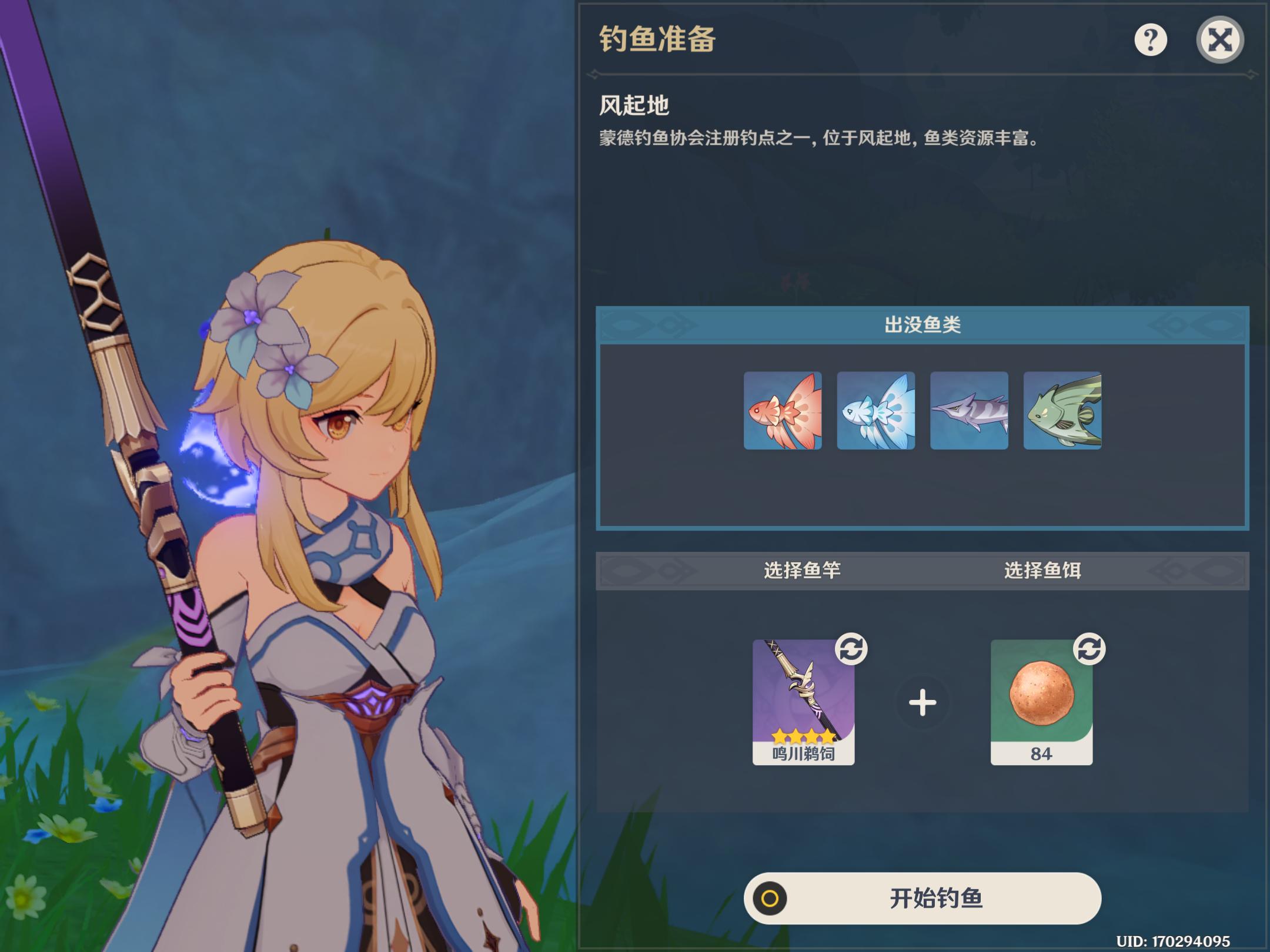Click the 开始钓鱼 start fishing button
Viewport: 1270px width, 952px height.
[922, 898]
